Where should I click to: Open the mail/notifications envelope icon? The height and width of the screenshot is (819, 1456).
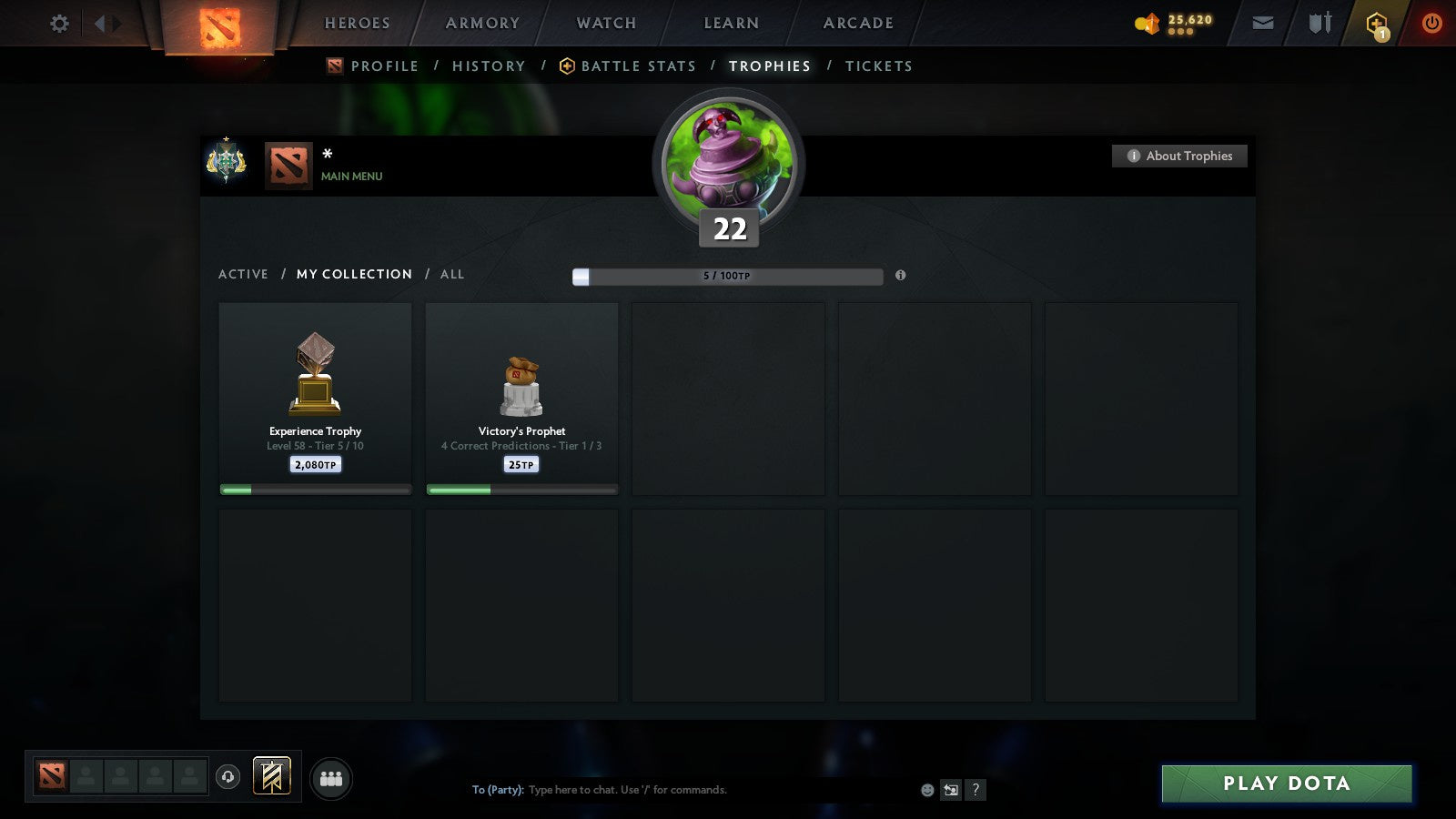tap(1262, 22)
